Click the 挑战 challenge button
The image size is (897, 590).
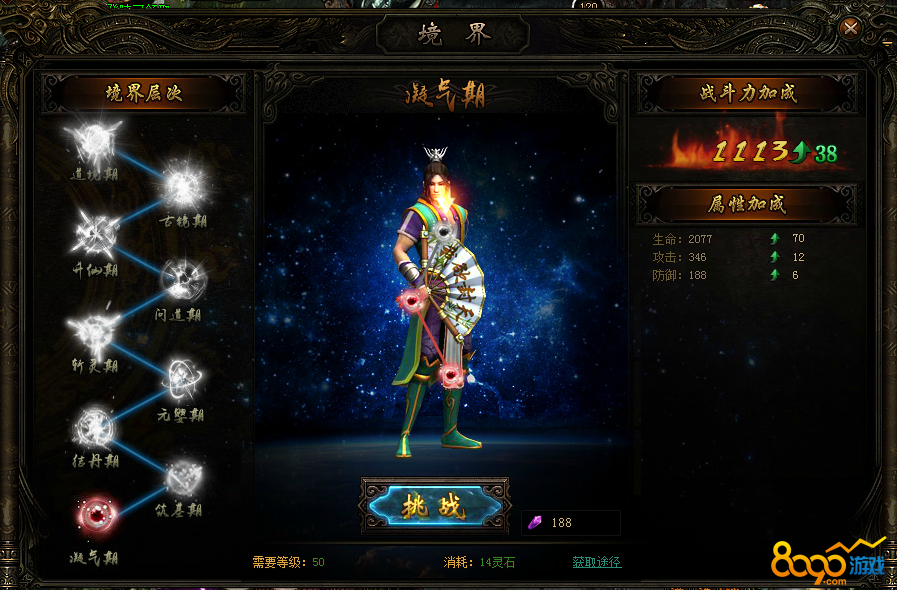point(435,506)
